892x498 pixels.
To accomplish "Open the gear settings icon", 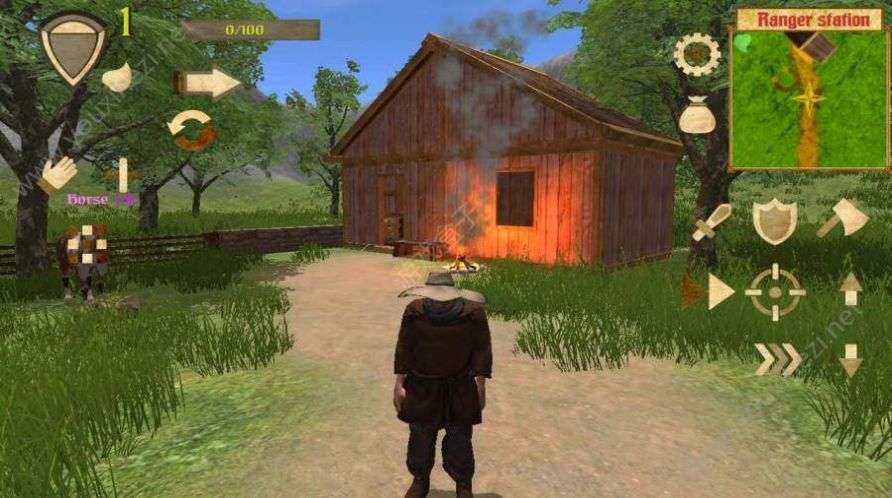I will (x=697, y=54).
